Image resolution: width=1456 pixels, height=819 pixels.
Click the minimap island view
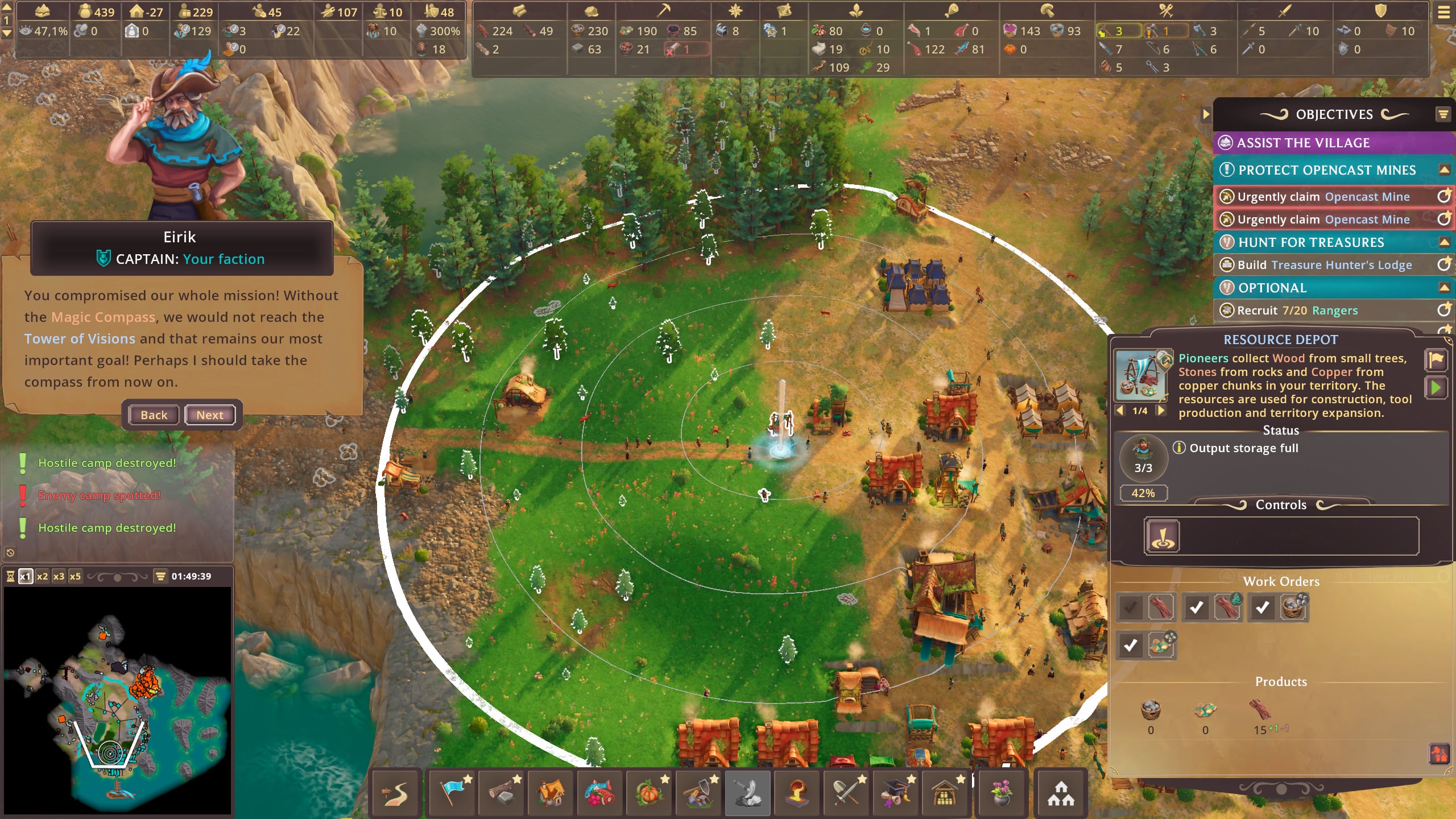[117, 701]
